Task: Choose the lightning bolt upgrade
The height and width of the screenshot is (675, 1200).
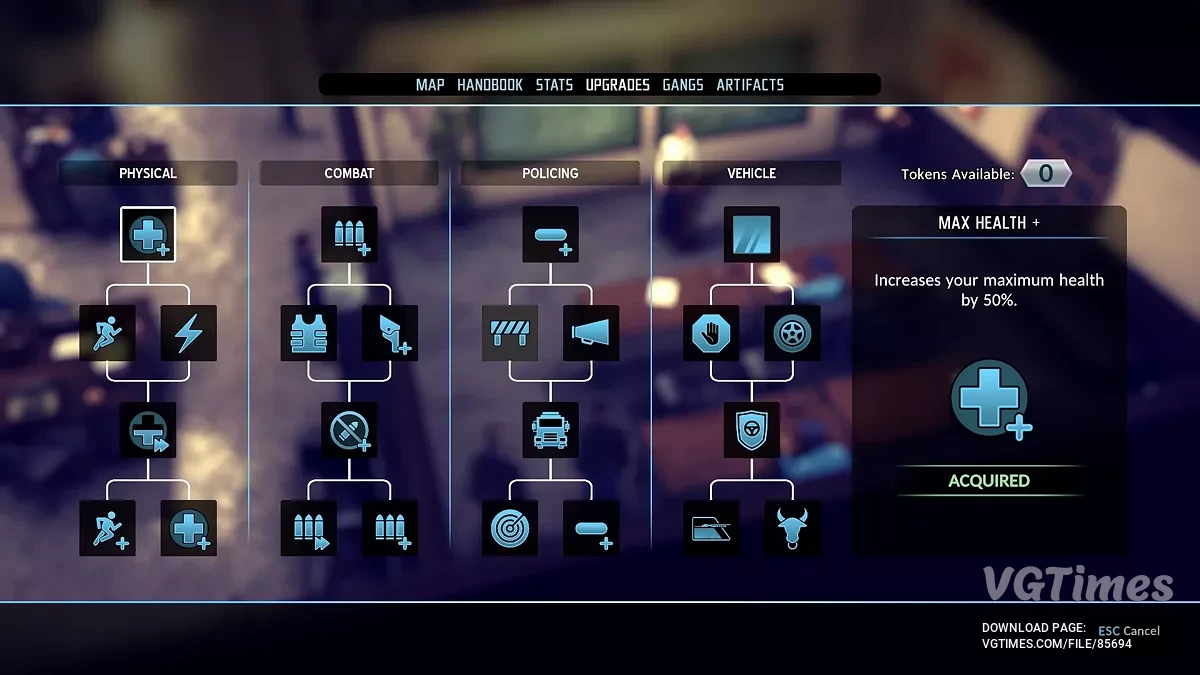Action: [x=189, y=333]
